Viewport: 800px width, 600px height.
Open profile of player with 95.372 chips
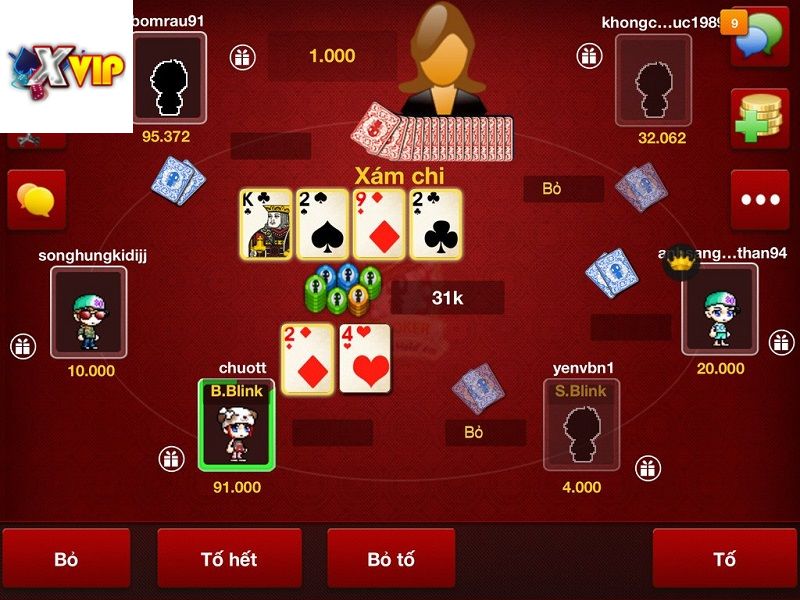(167, 79)
